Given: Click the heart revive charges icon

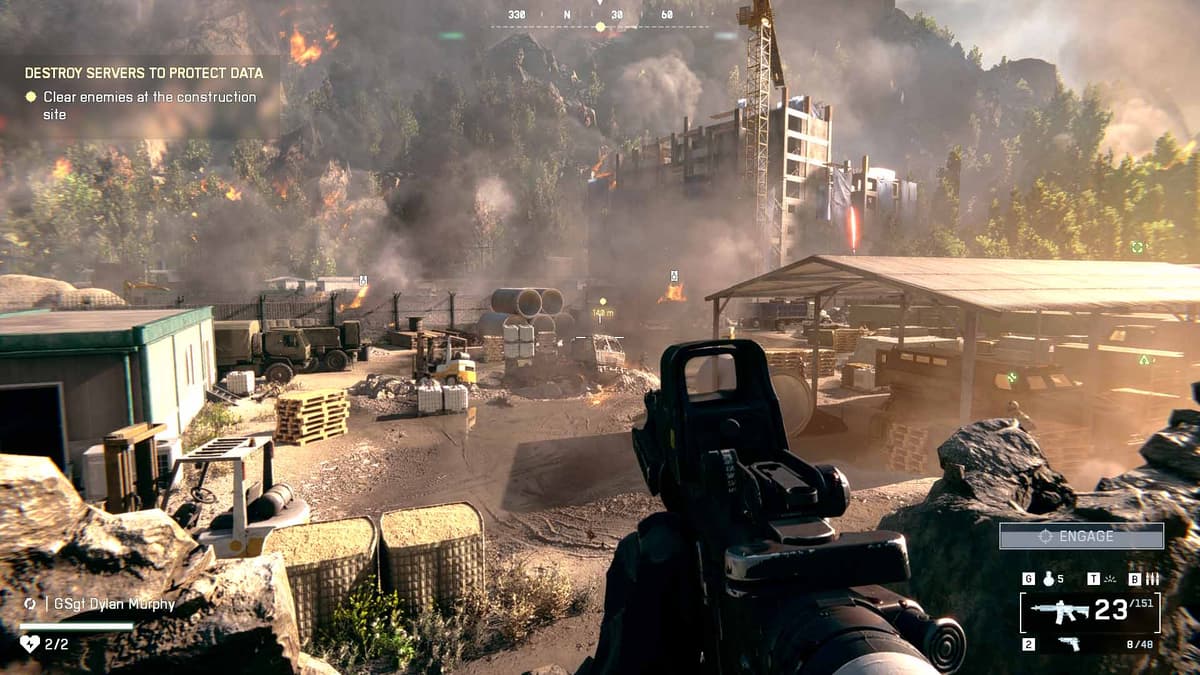Looking at the screenshot, I should [30, 644].
